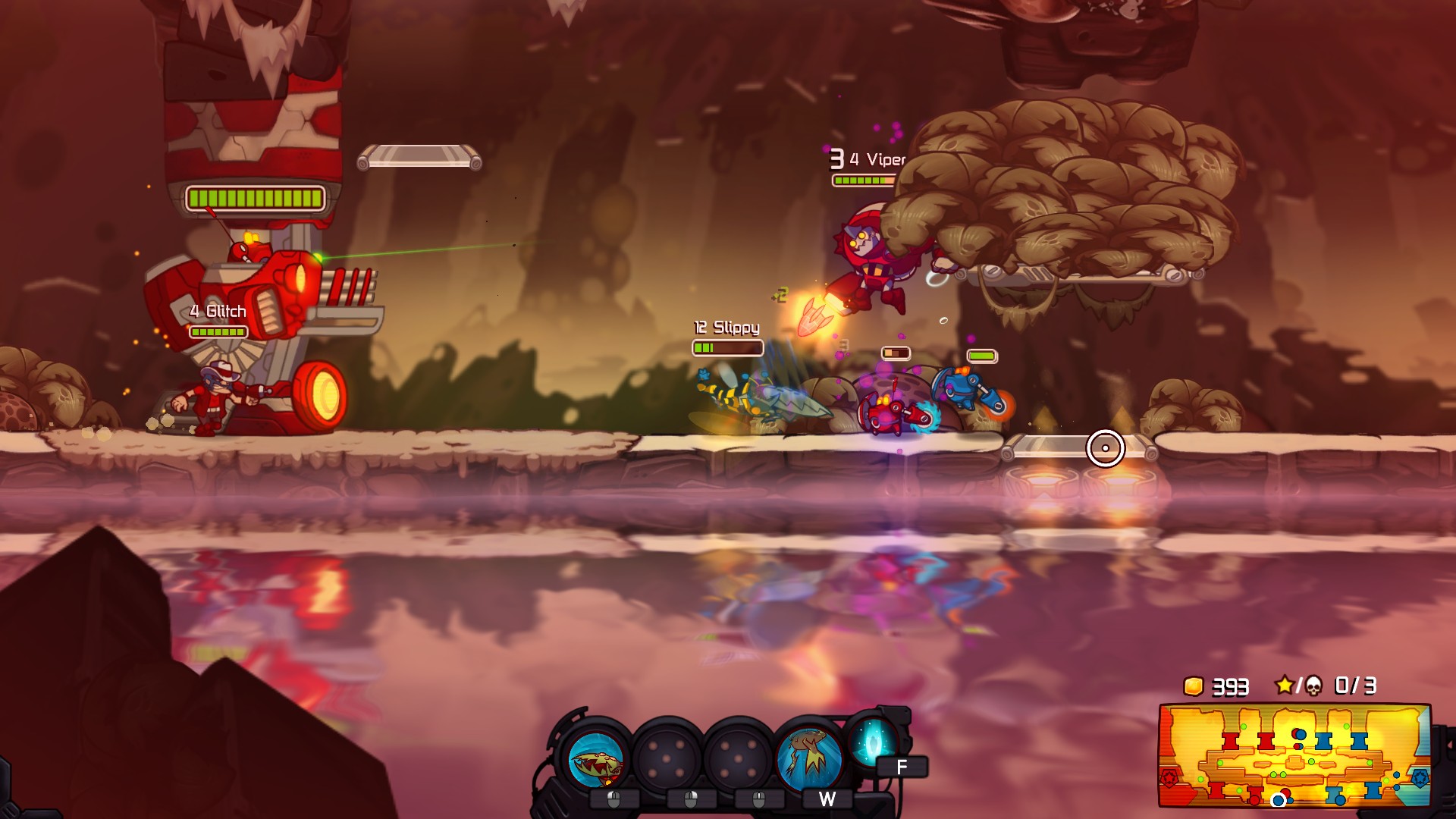1456x819 pixels.
Task: Click the Glitch nameplate near the red turret
Action: (218, 312)
